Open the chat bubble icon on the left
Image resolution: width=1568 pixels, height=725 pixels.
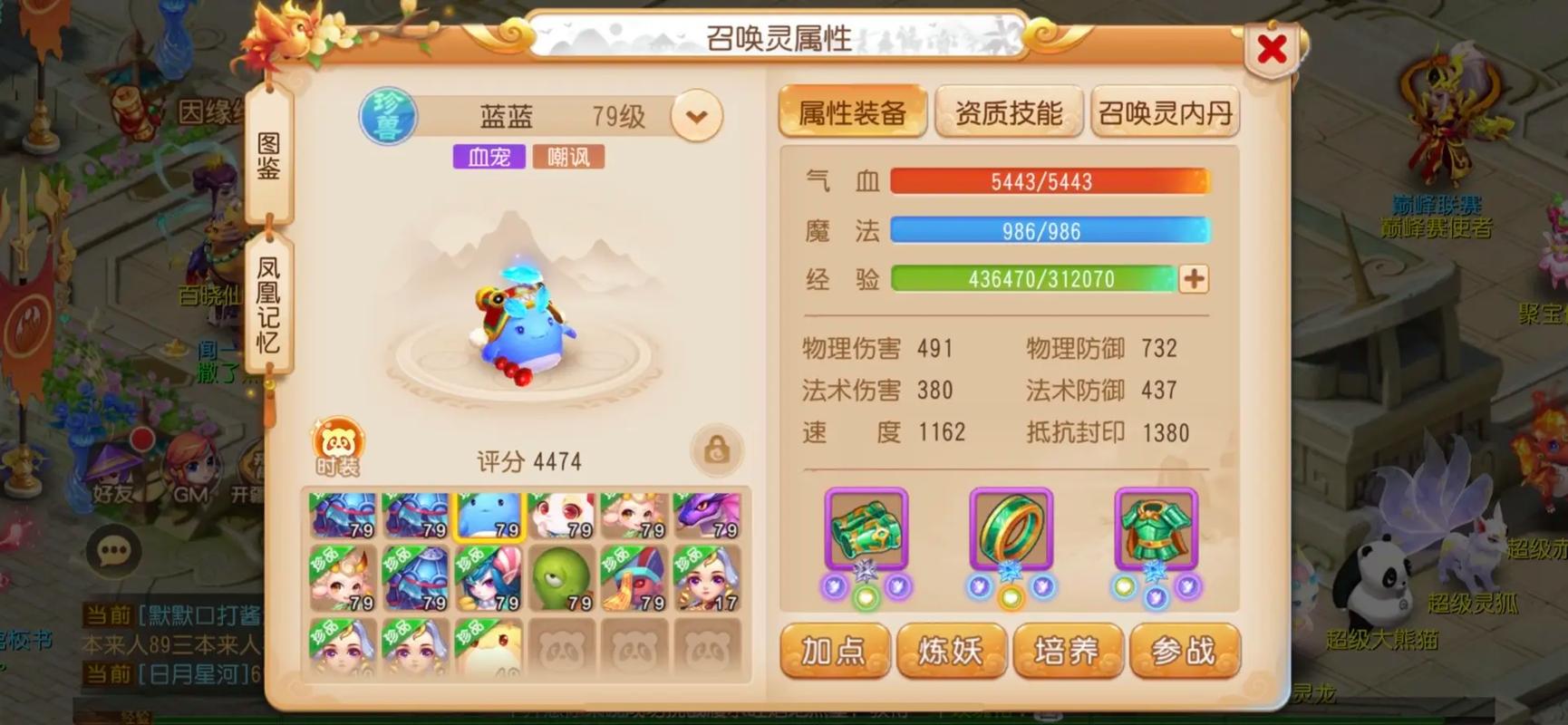tap(114, 547)
